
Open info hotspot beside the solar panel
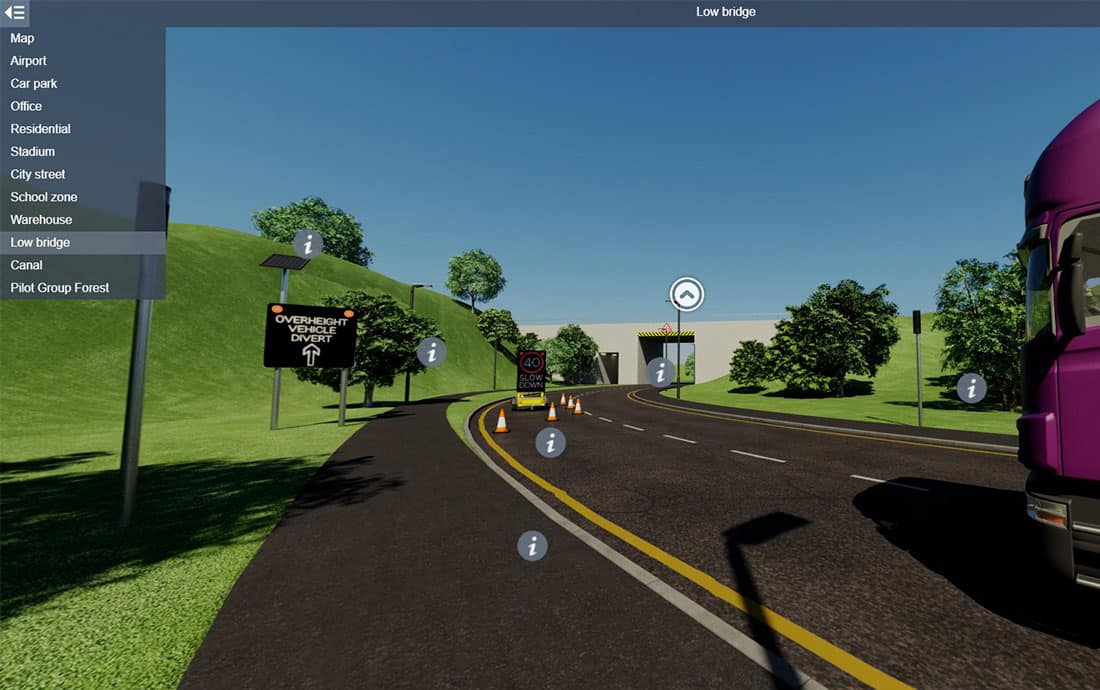tap(308, 243)
